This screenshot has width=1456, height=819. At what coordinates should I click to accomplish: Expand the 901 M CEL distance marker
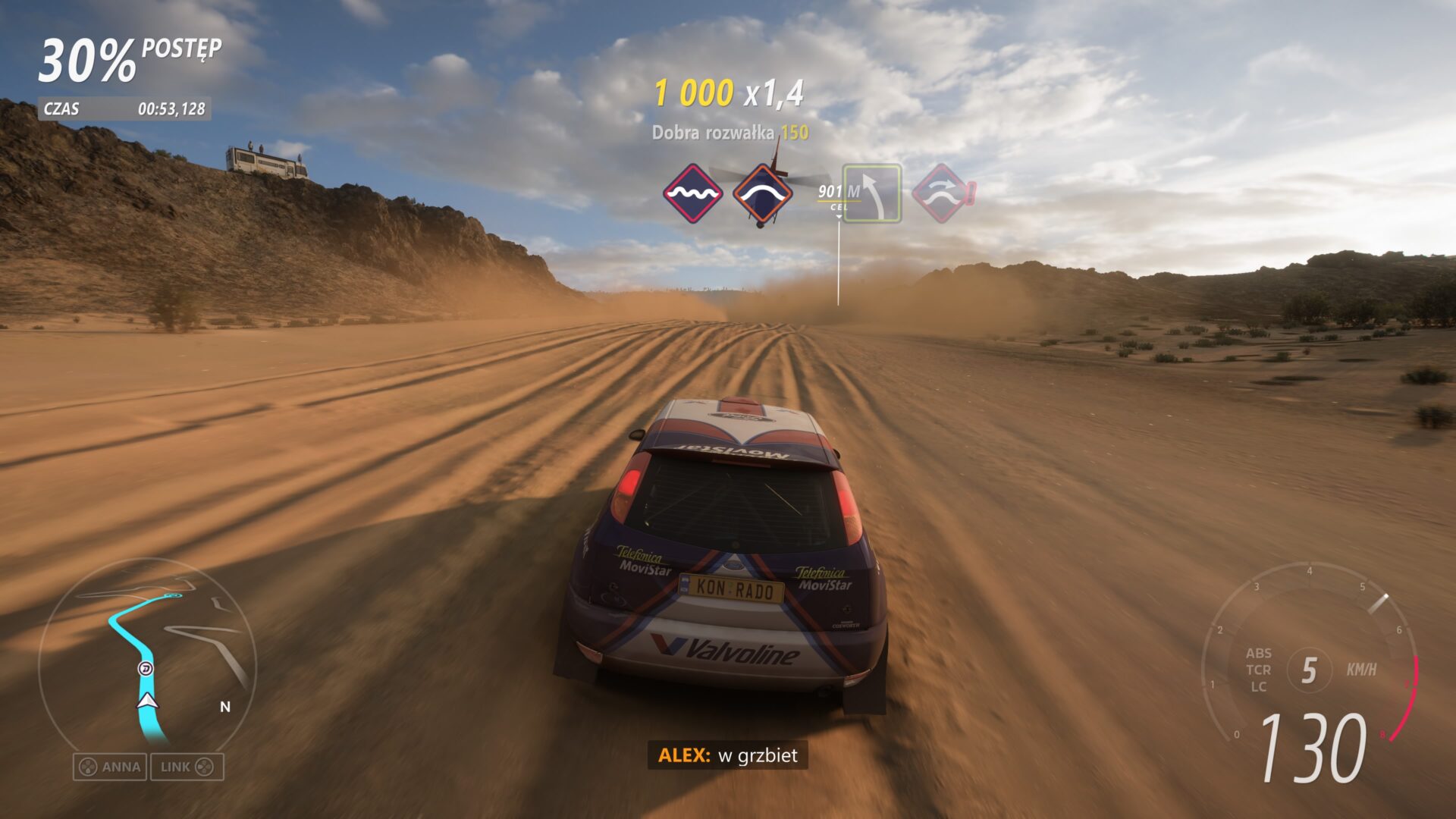pos(838,190)
